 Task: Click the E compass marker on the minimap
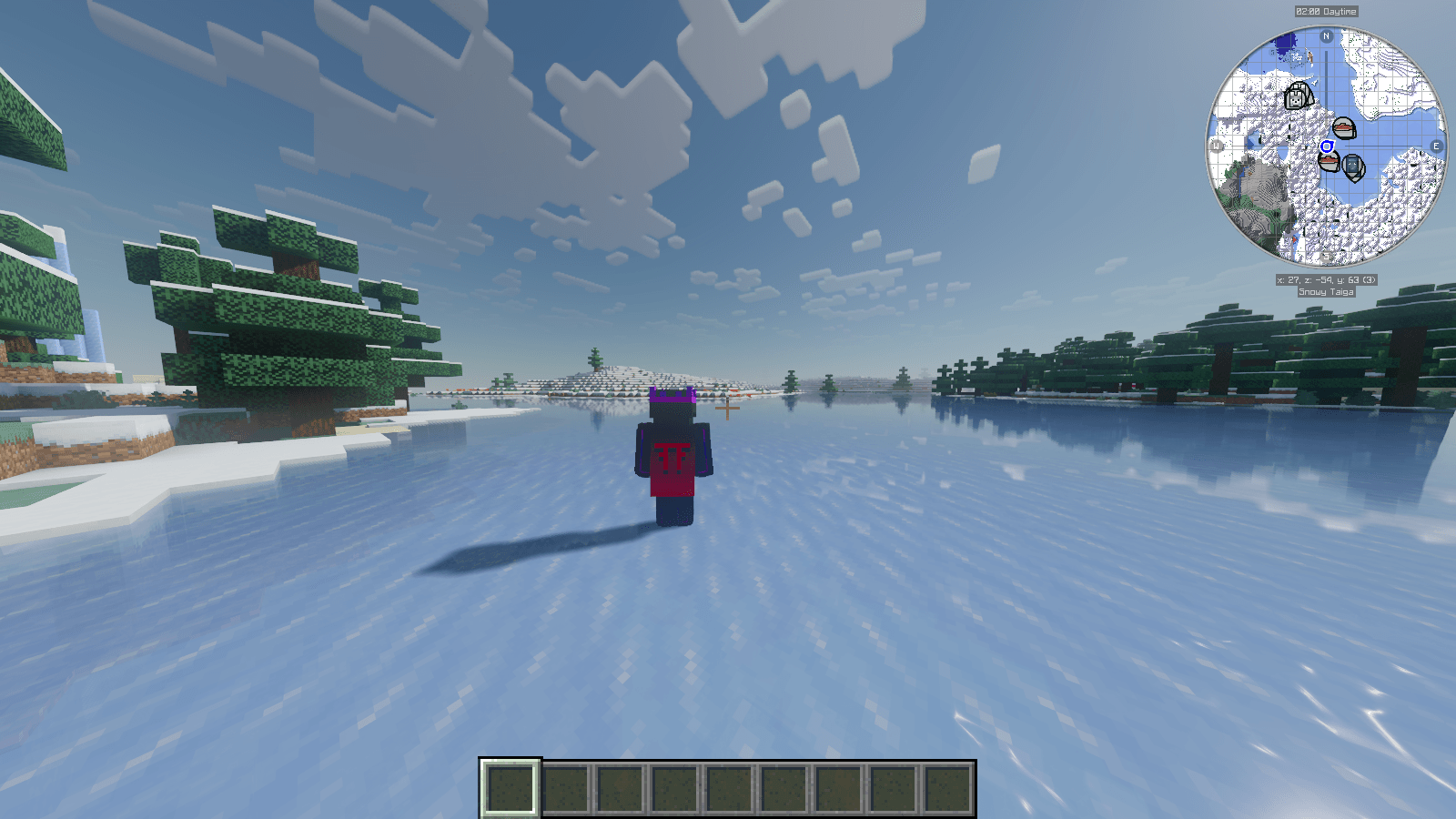(1438, 144)
